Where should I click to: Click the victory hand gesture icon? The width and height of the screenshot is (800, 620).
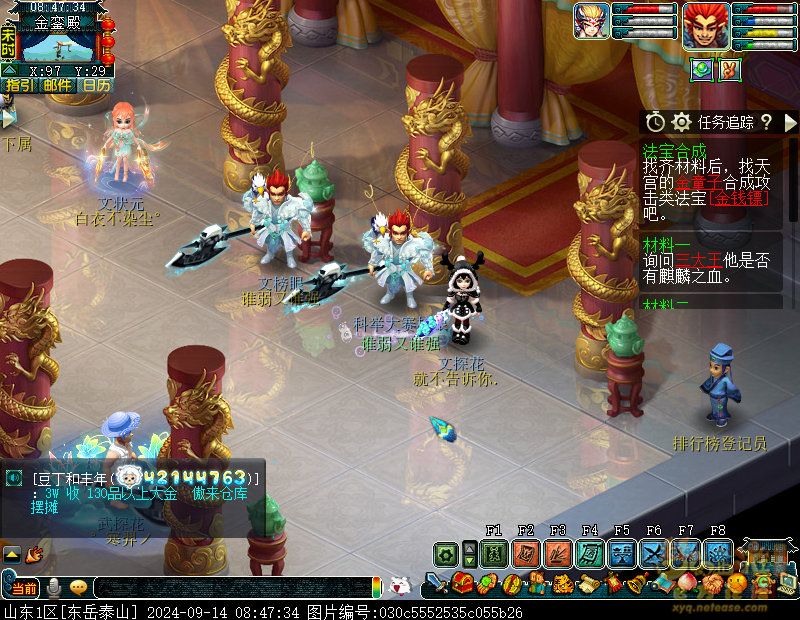(x=730, y=69)
